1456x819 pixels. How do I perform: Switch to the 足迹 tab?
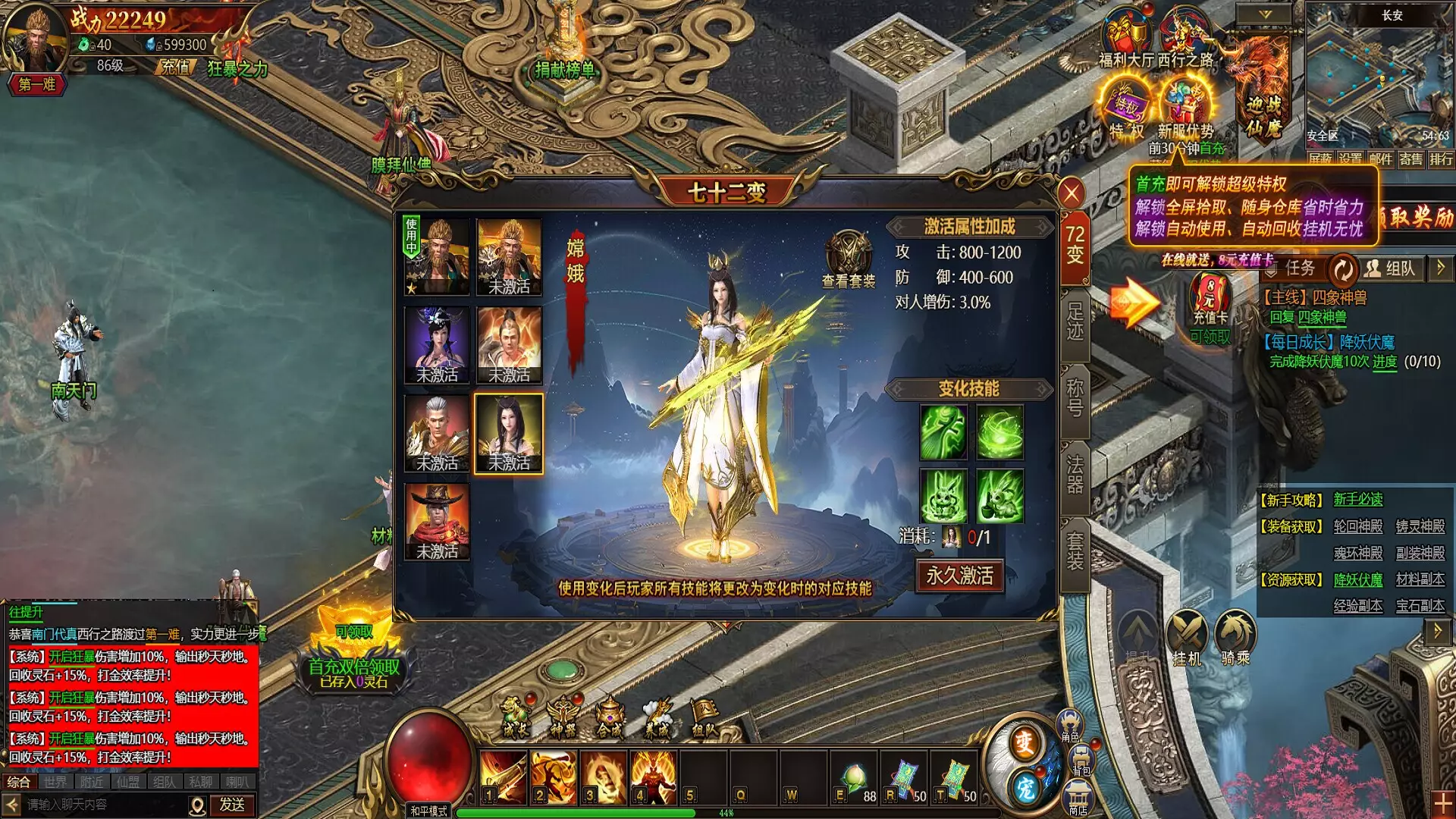[x=1075, y=322]
